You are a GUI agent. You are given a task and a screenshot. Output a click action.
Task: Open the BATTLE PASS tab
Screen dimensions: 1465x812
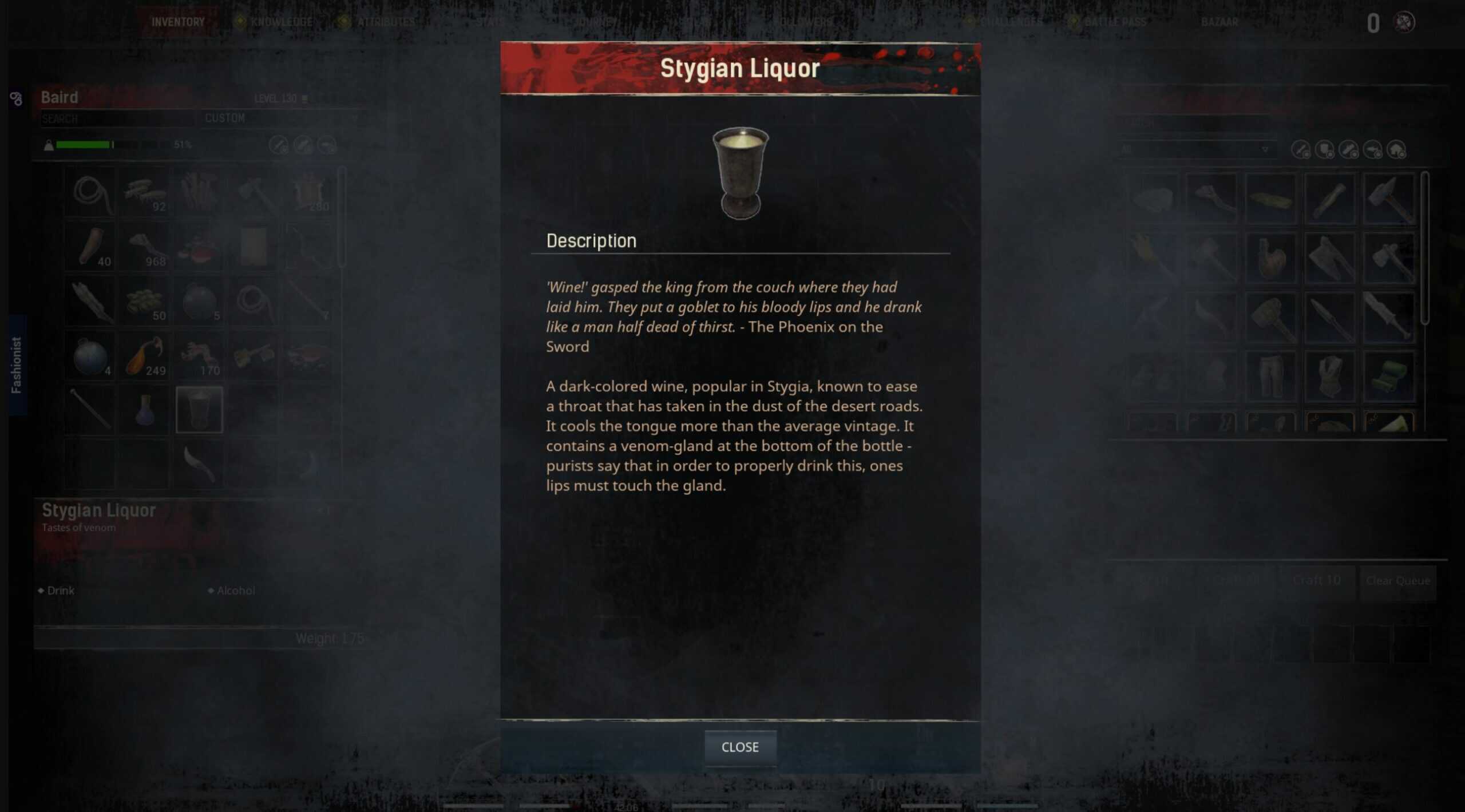tap(1115, 22)
